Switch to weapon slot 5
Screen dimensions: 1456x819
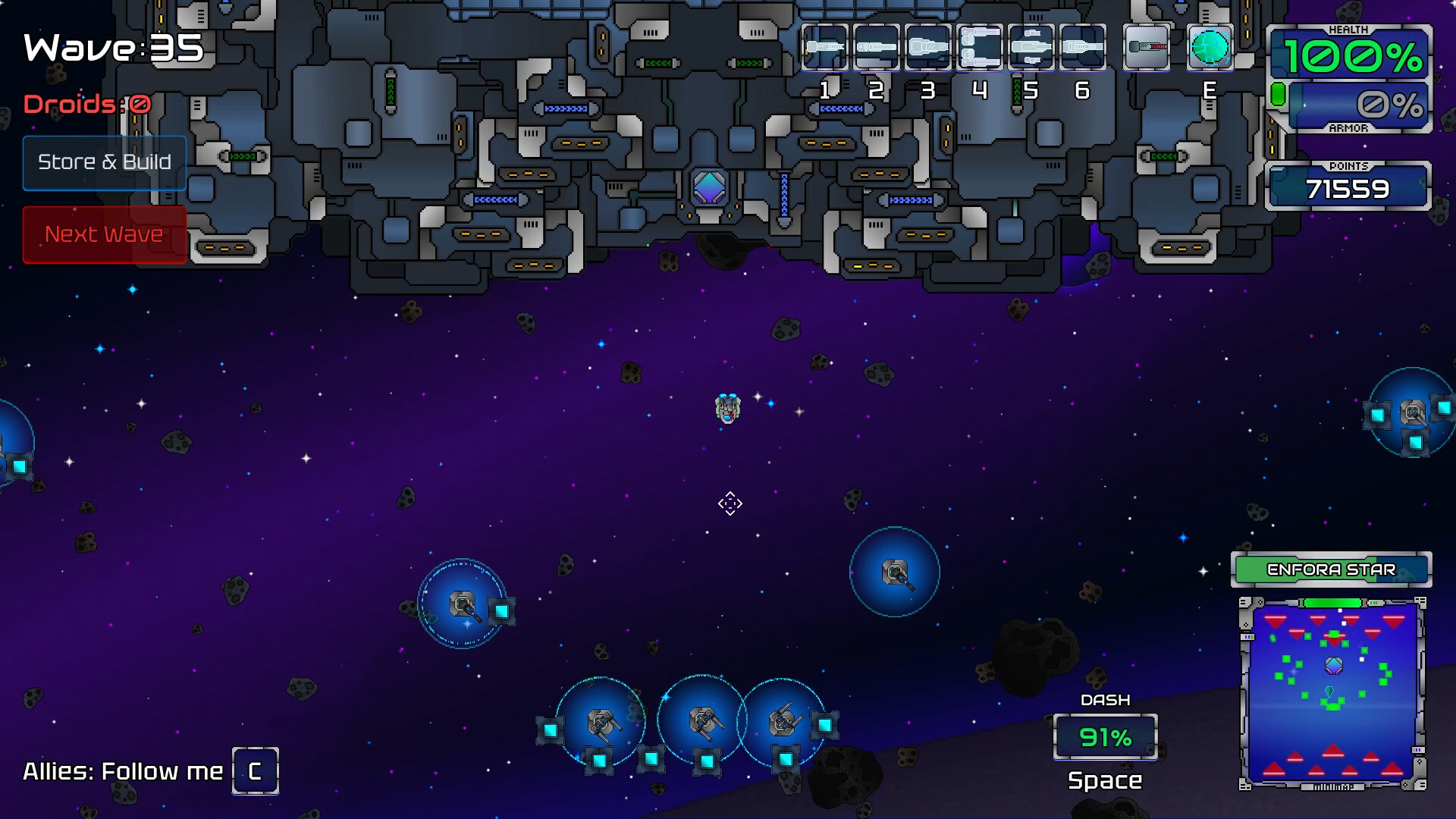tap(1031, 47)
